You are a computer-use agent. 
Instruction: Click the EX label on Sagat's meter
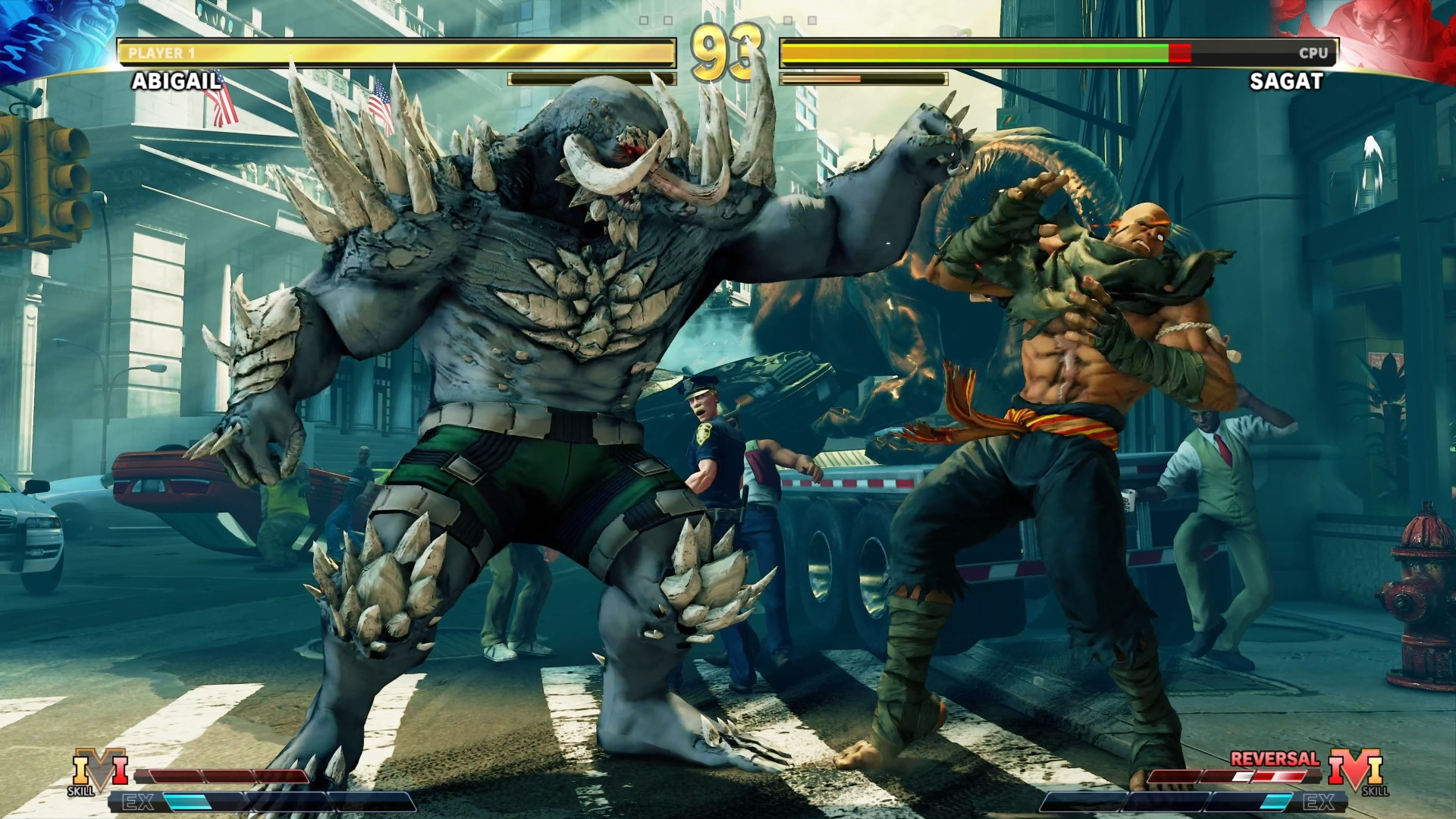point(1319,802)
